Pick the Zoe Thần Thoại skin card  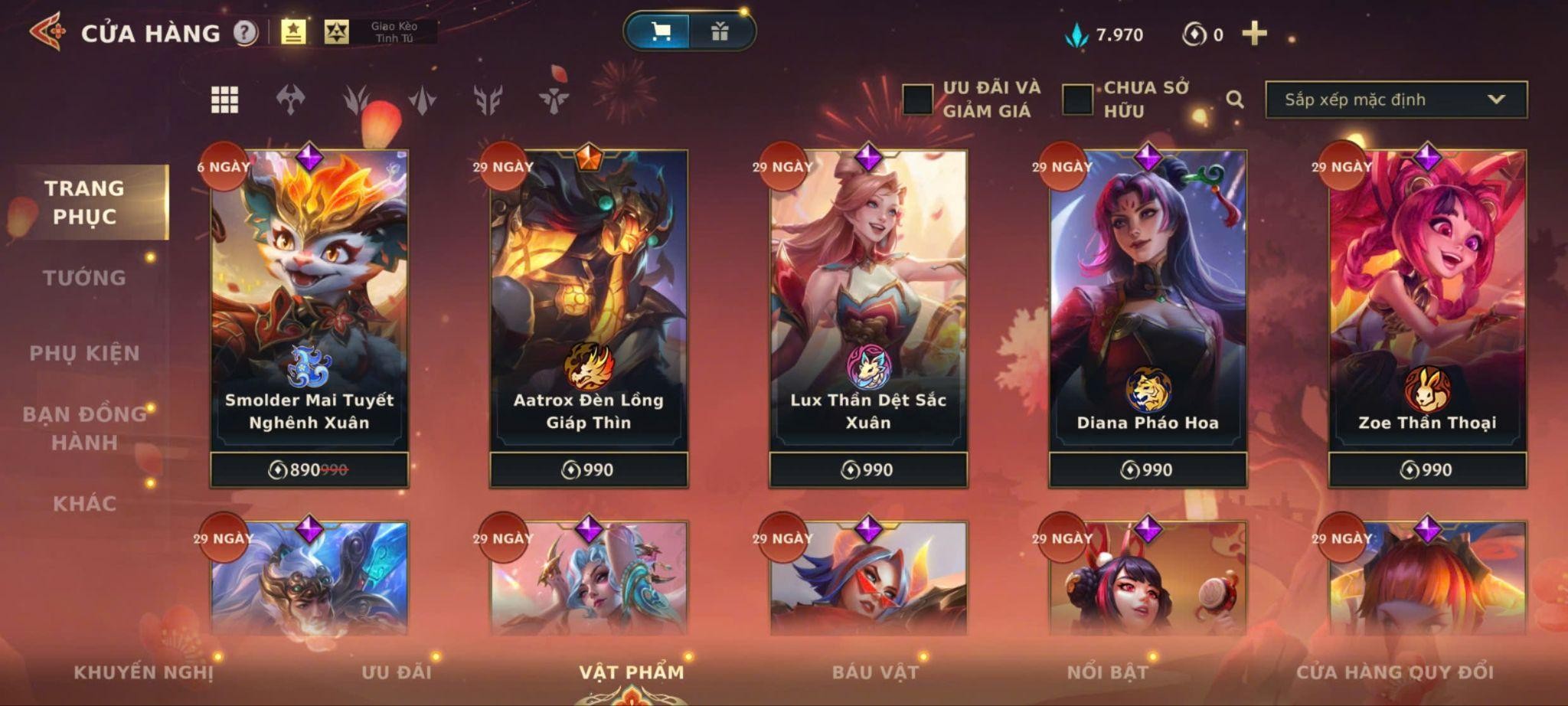point(1427,306)
